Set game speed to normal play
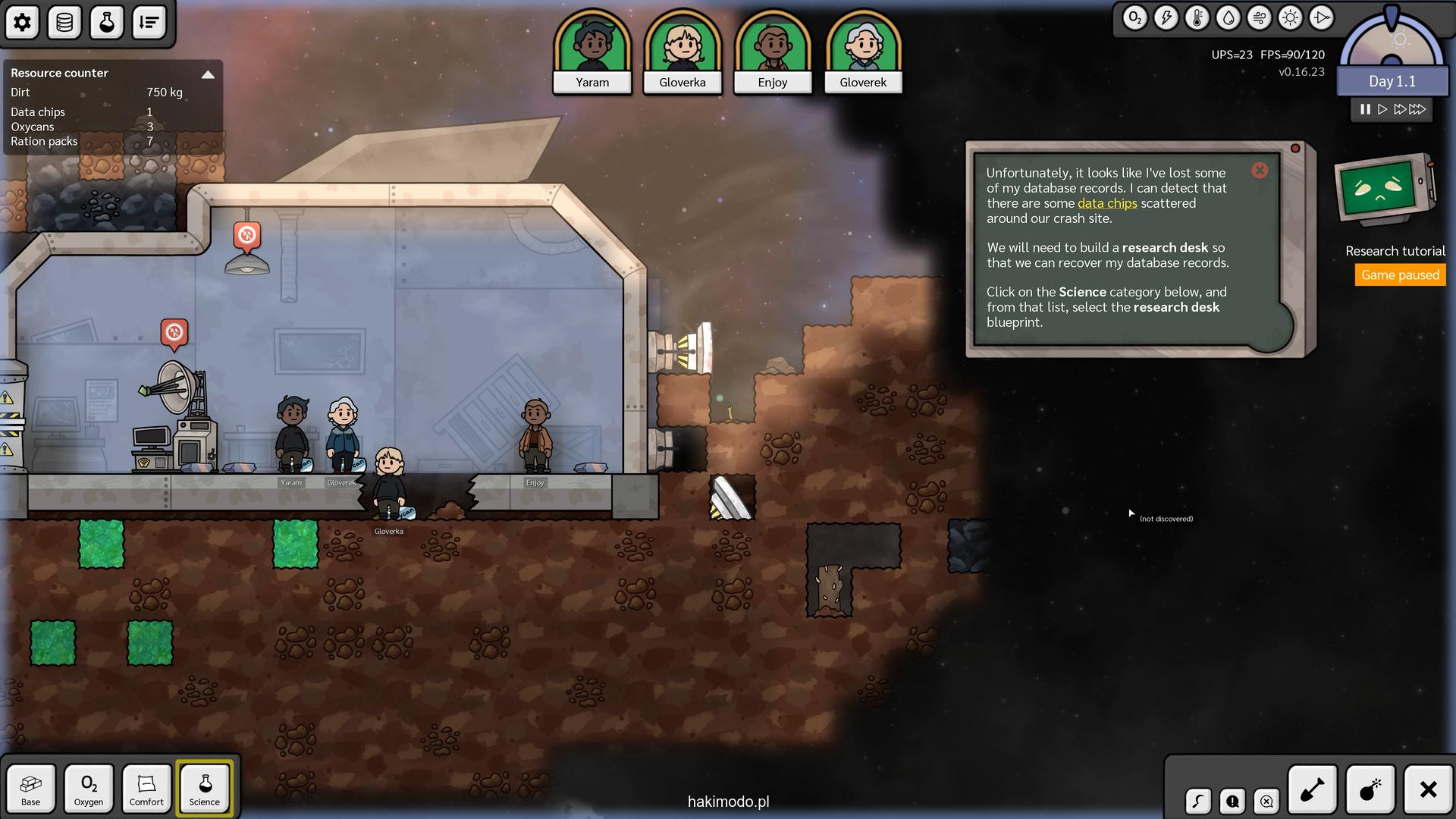The image size is (1456, 819). (1382, 109)
